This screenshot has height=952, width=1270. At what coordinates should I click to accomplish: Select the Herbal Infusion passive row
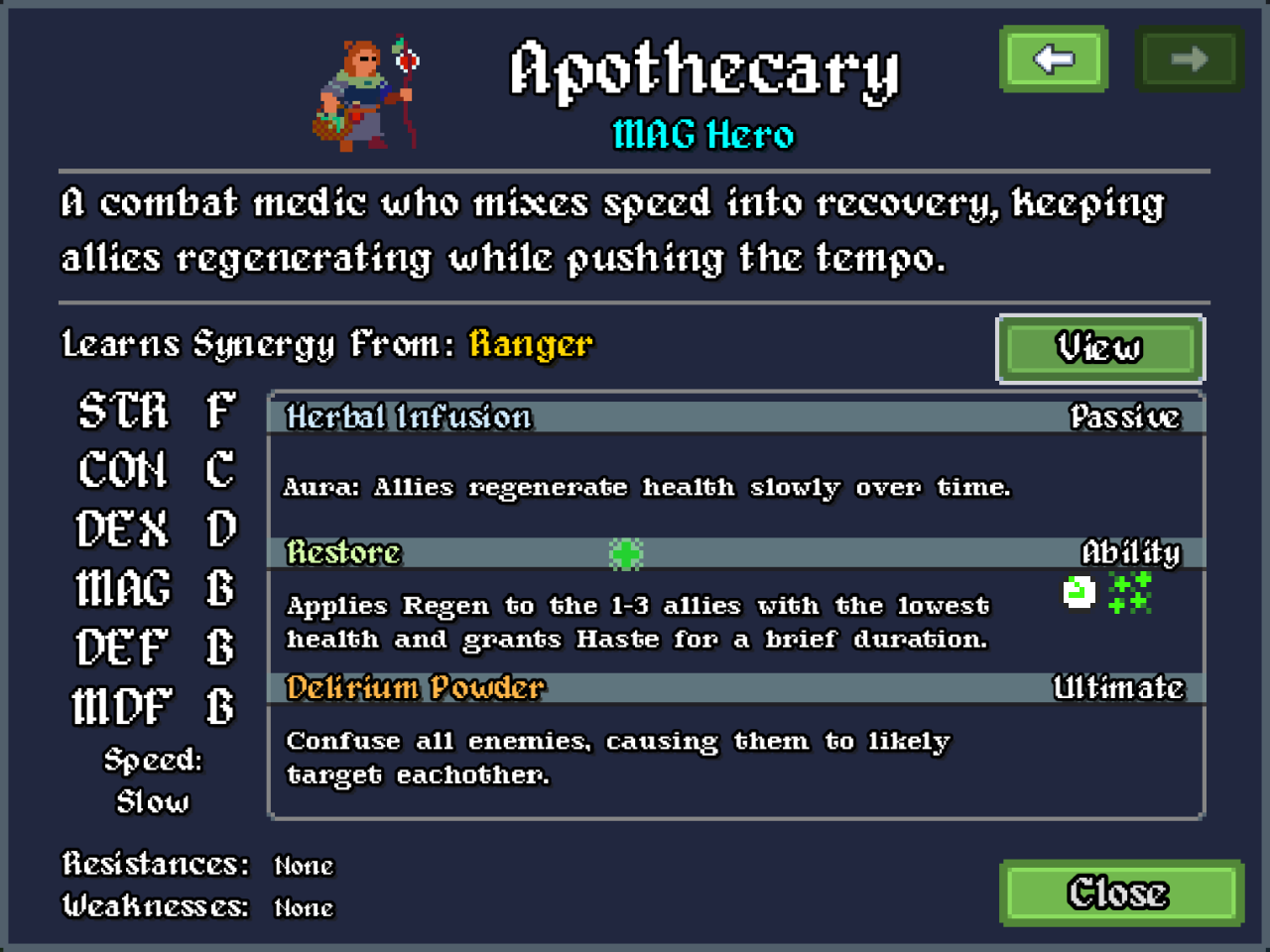pyautogui.click(x=735, y=416)
